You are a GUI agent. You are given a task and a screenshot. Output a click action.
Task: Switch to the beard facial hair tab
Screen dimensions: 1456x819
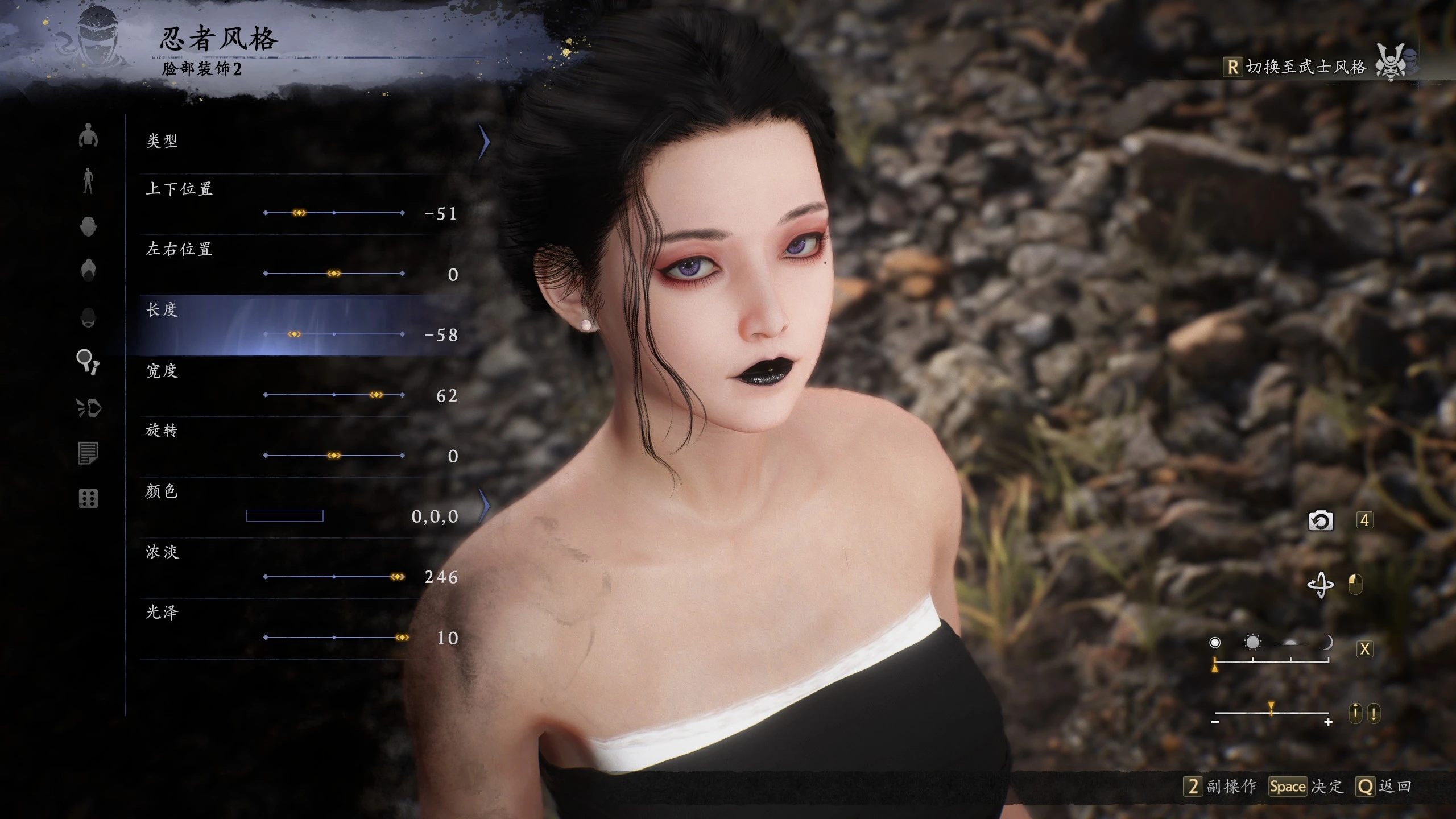[88, 317]
